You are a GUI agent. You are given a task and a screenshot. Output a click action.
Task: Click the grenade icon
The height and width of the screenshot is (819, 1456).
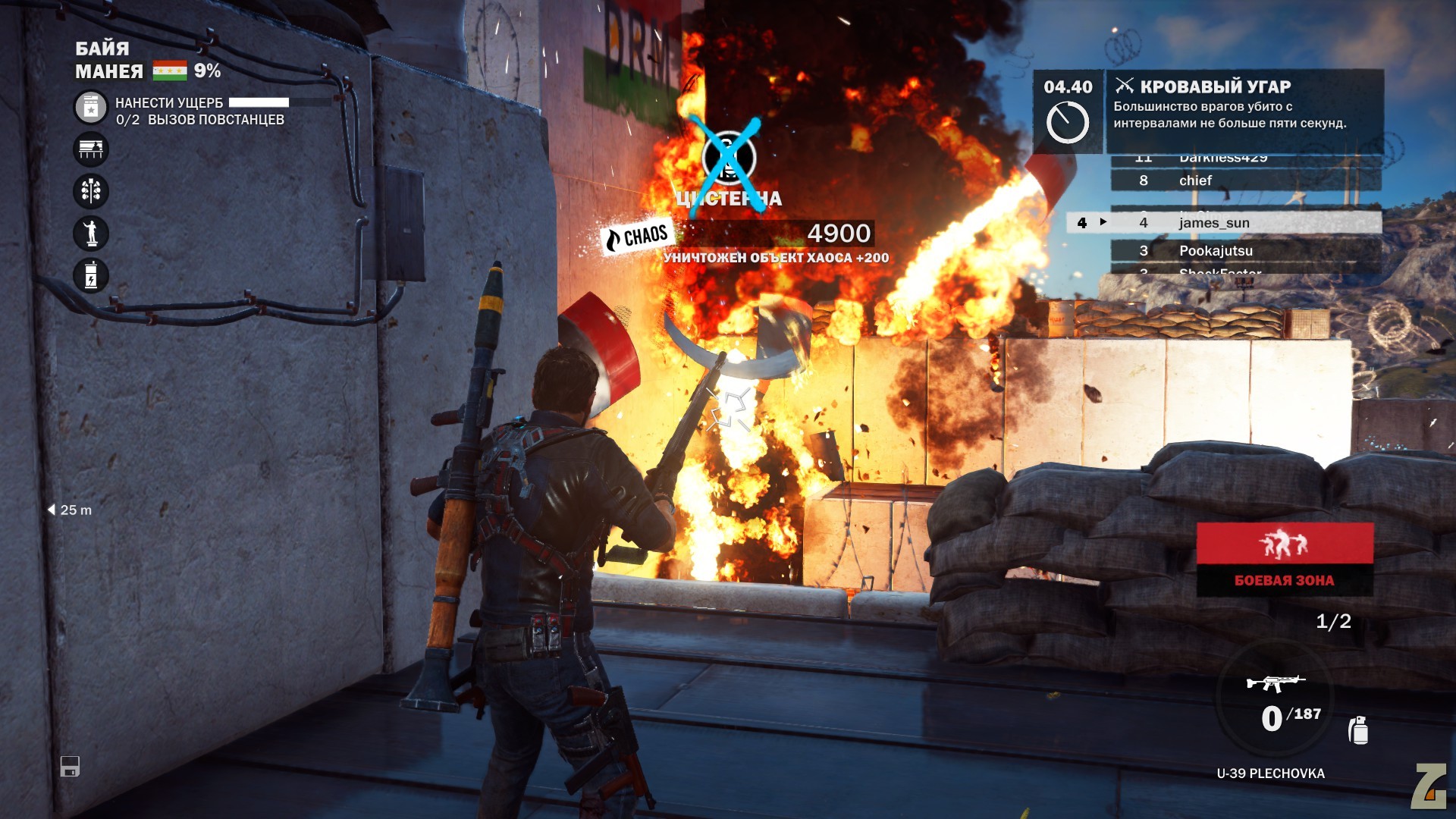(x=1358, y=730)
